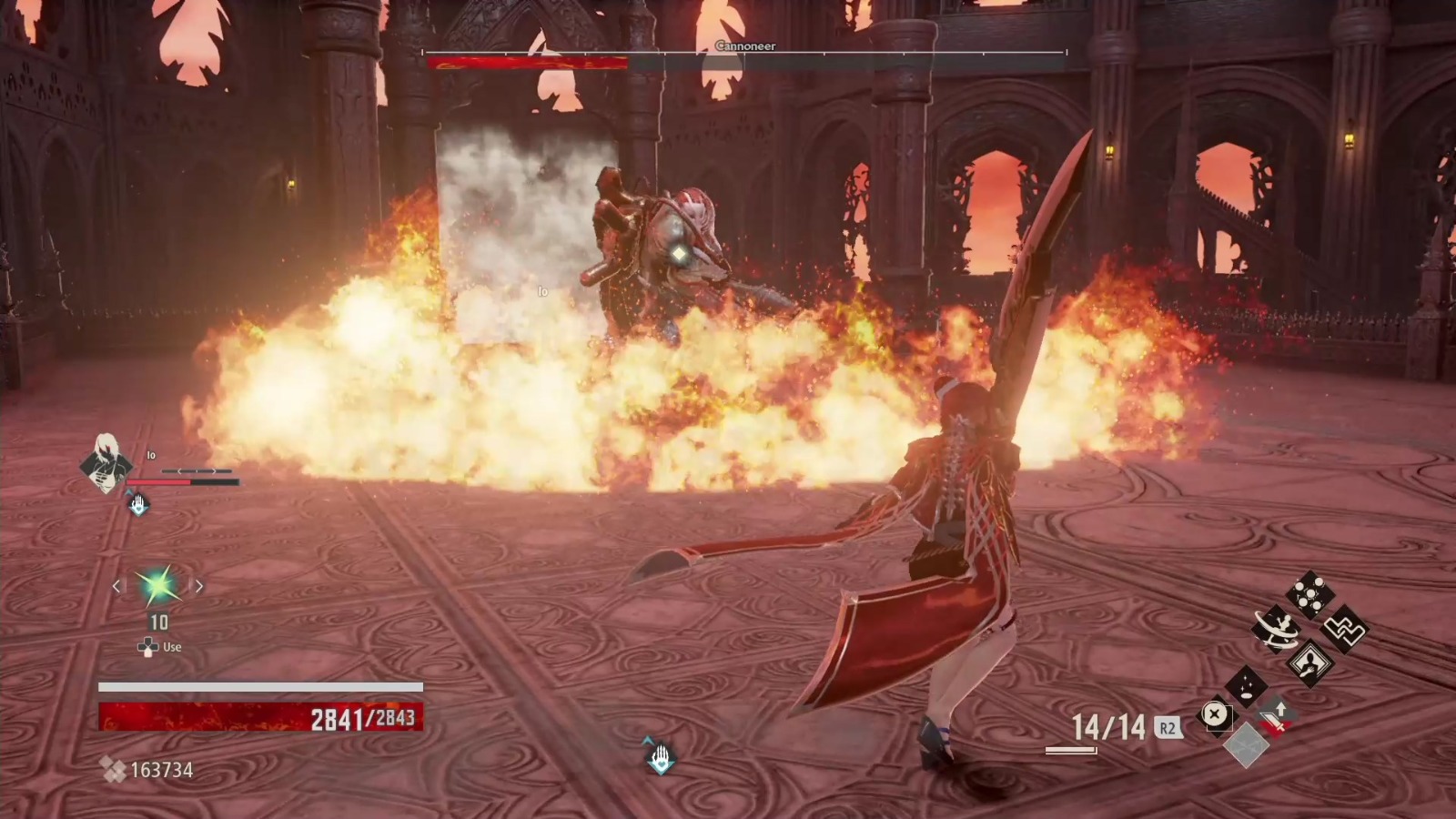1456x819 pixels.
Task: Click the blue hand focus marker below Io
Action: (138, 504)
